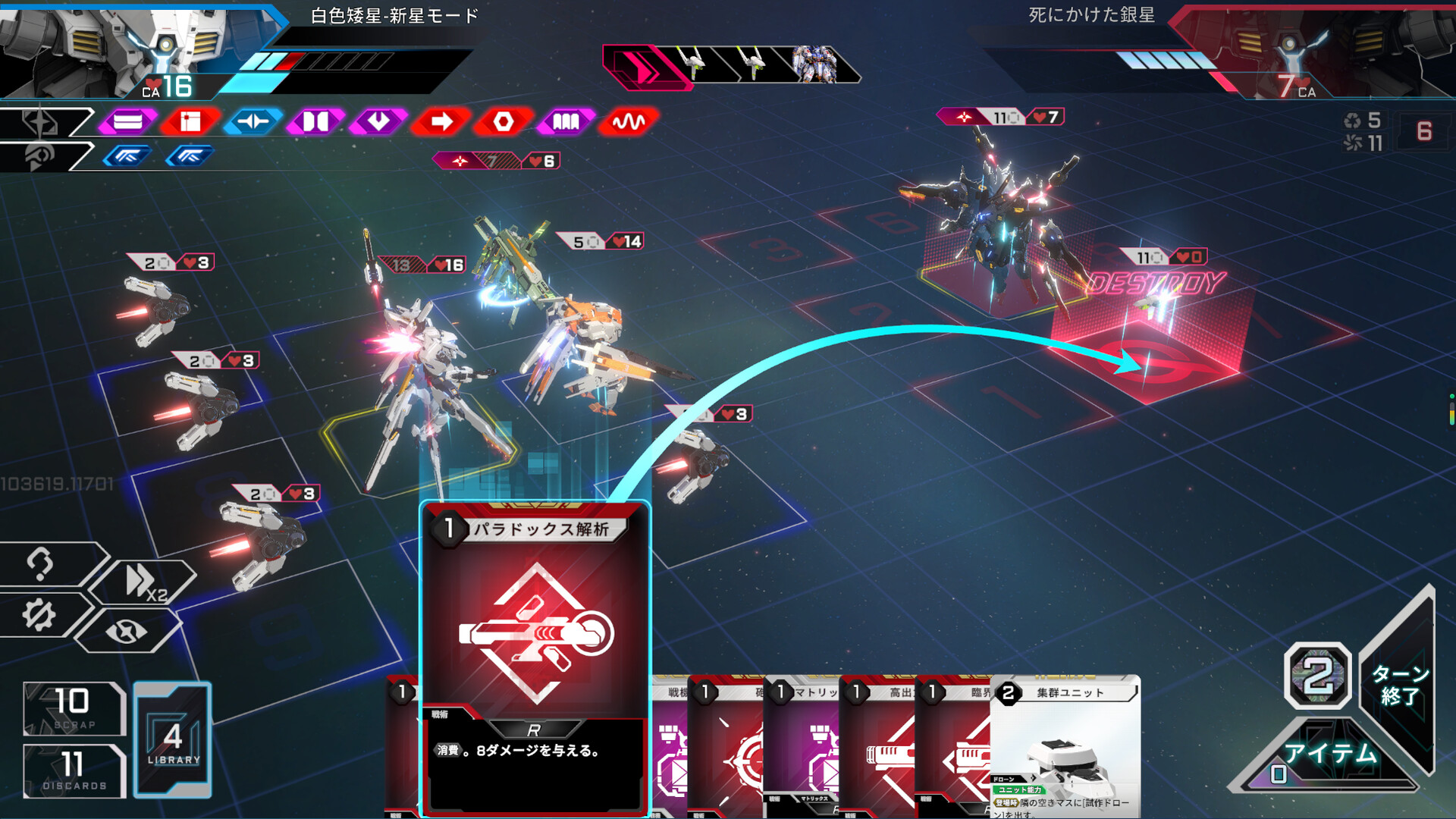This screenshot has width=1456, height=819.
Task: Open the Library deck pile
Action: point(173,739)
